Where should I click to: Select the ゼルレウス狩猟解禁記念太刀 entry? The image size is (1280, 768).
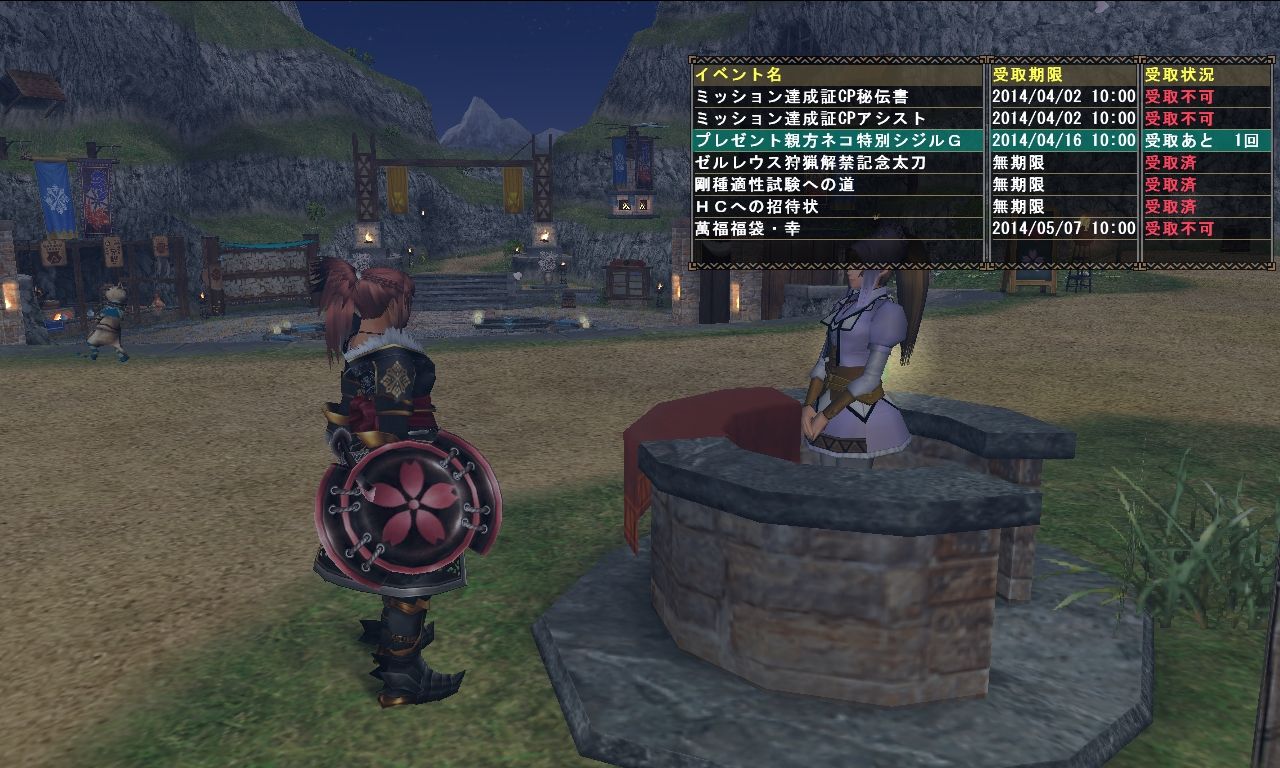[800, 162]
